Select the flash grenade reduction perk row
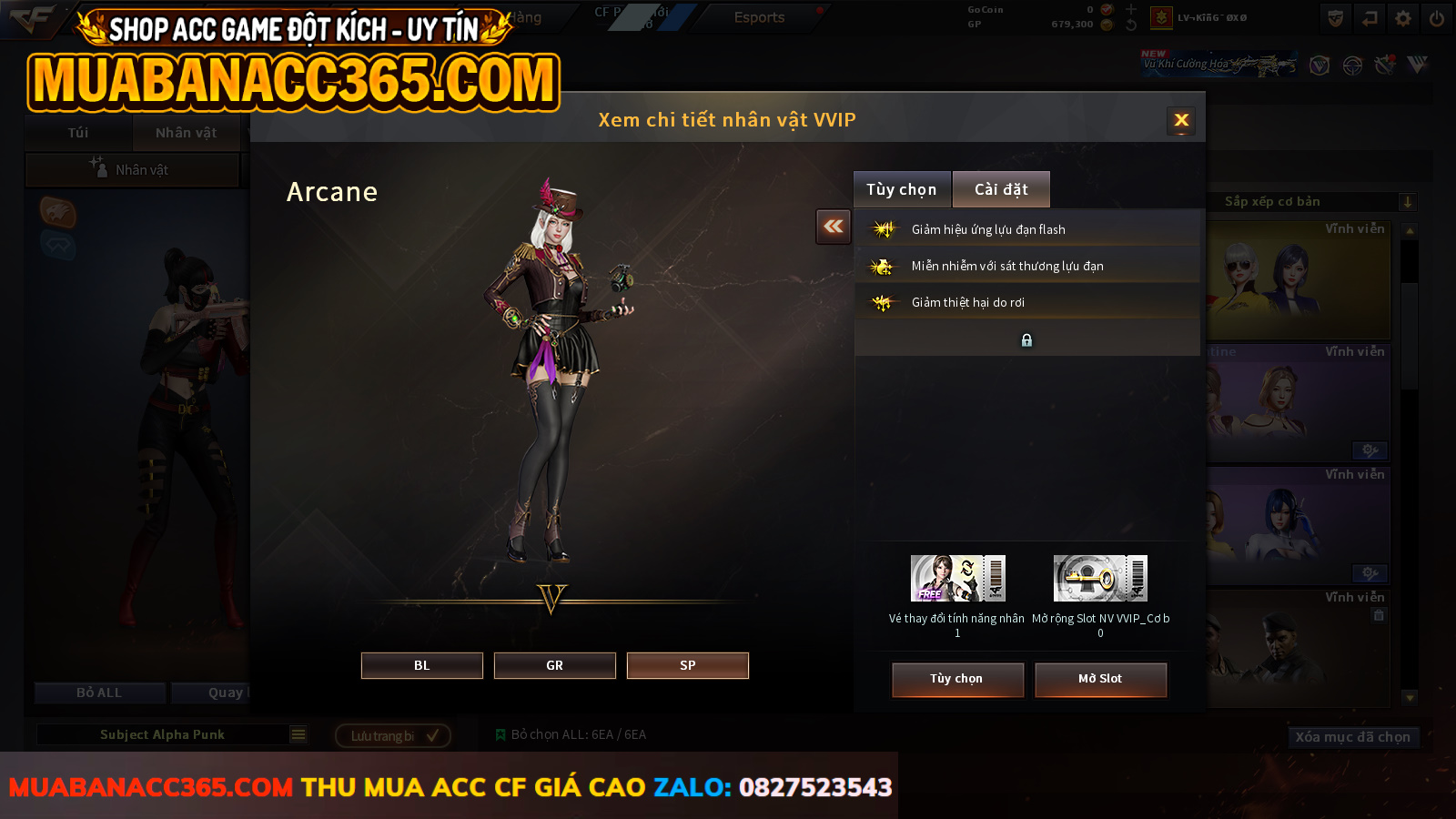The height and width of the screenshot is (819, 1456). tap(1026, 229)
